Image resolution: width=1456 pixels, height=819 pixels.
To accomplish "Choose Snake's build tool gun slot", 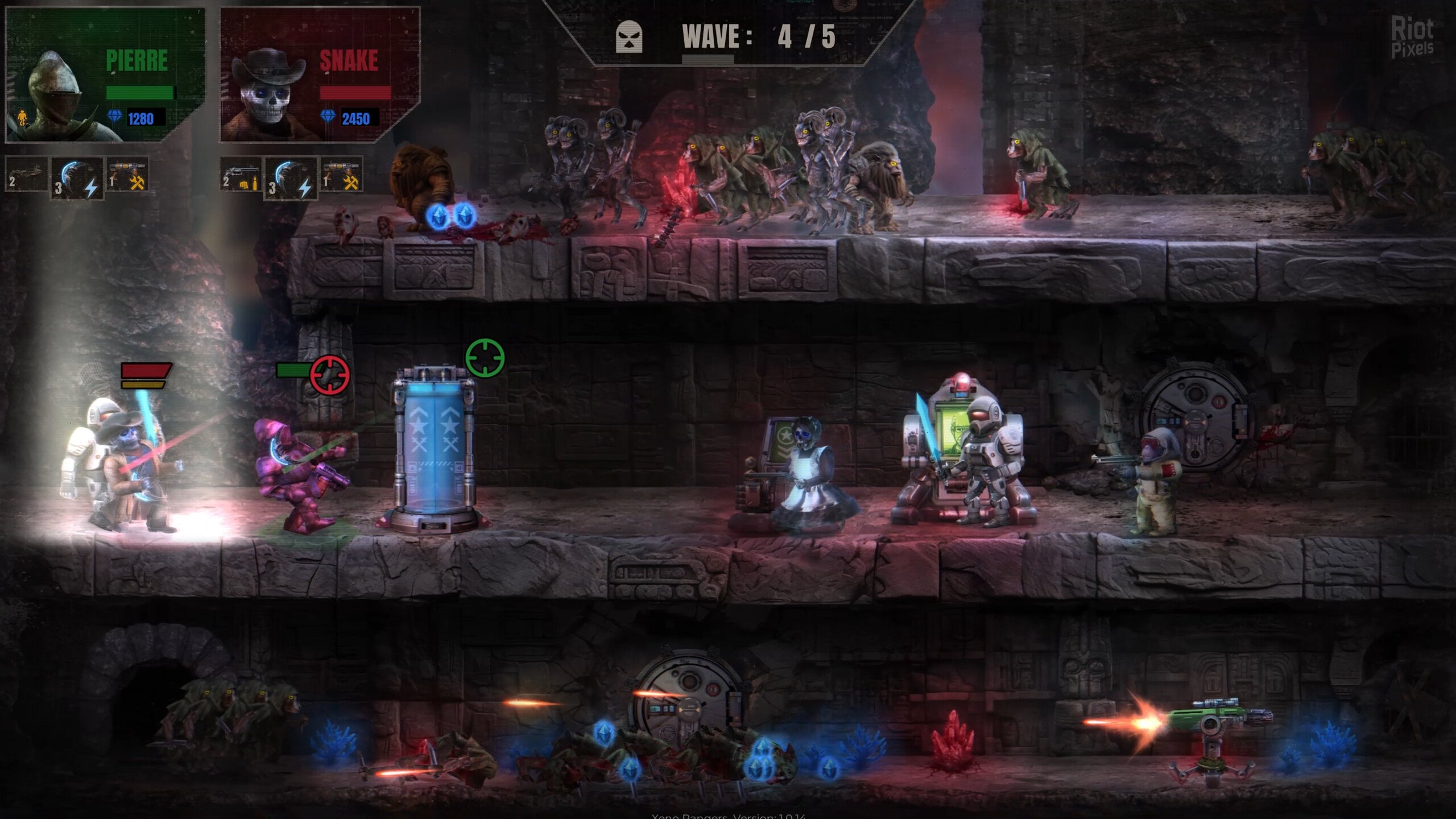I will click(342, 175).
